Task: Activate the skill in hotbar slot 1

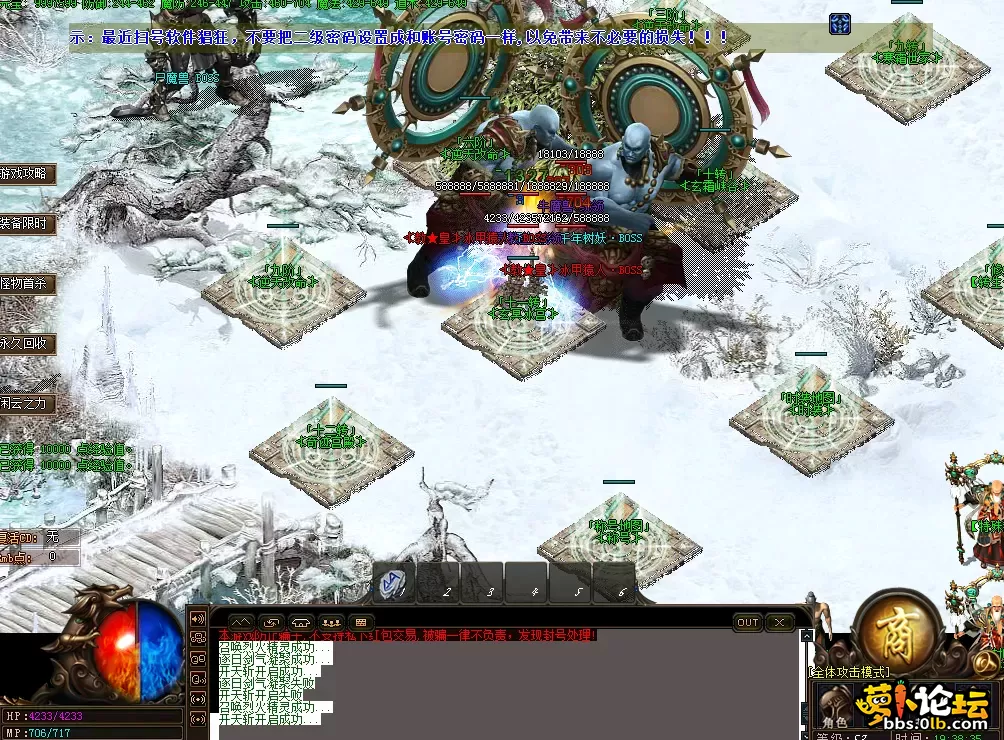Action: pos(394,583)
